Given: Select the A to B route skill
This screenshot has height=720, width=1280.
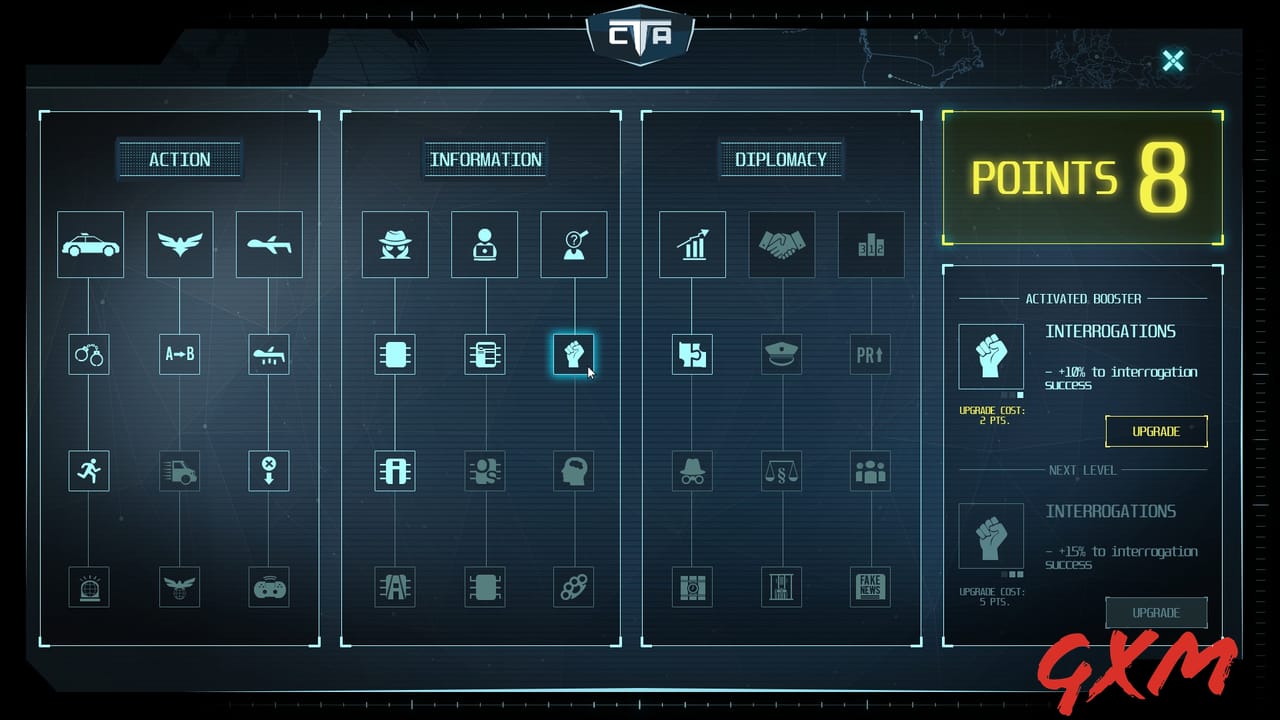Looking at the screenshot, I should tap(179, 354).
